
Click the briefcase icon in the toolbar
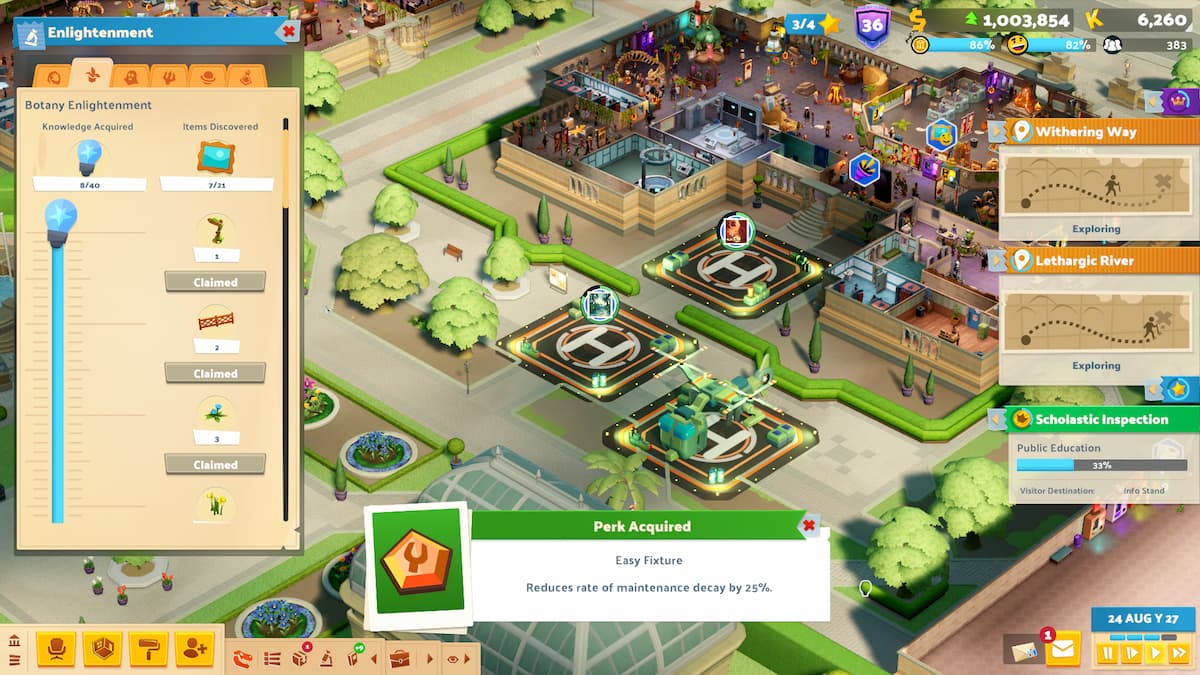point(400,659)
